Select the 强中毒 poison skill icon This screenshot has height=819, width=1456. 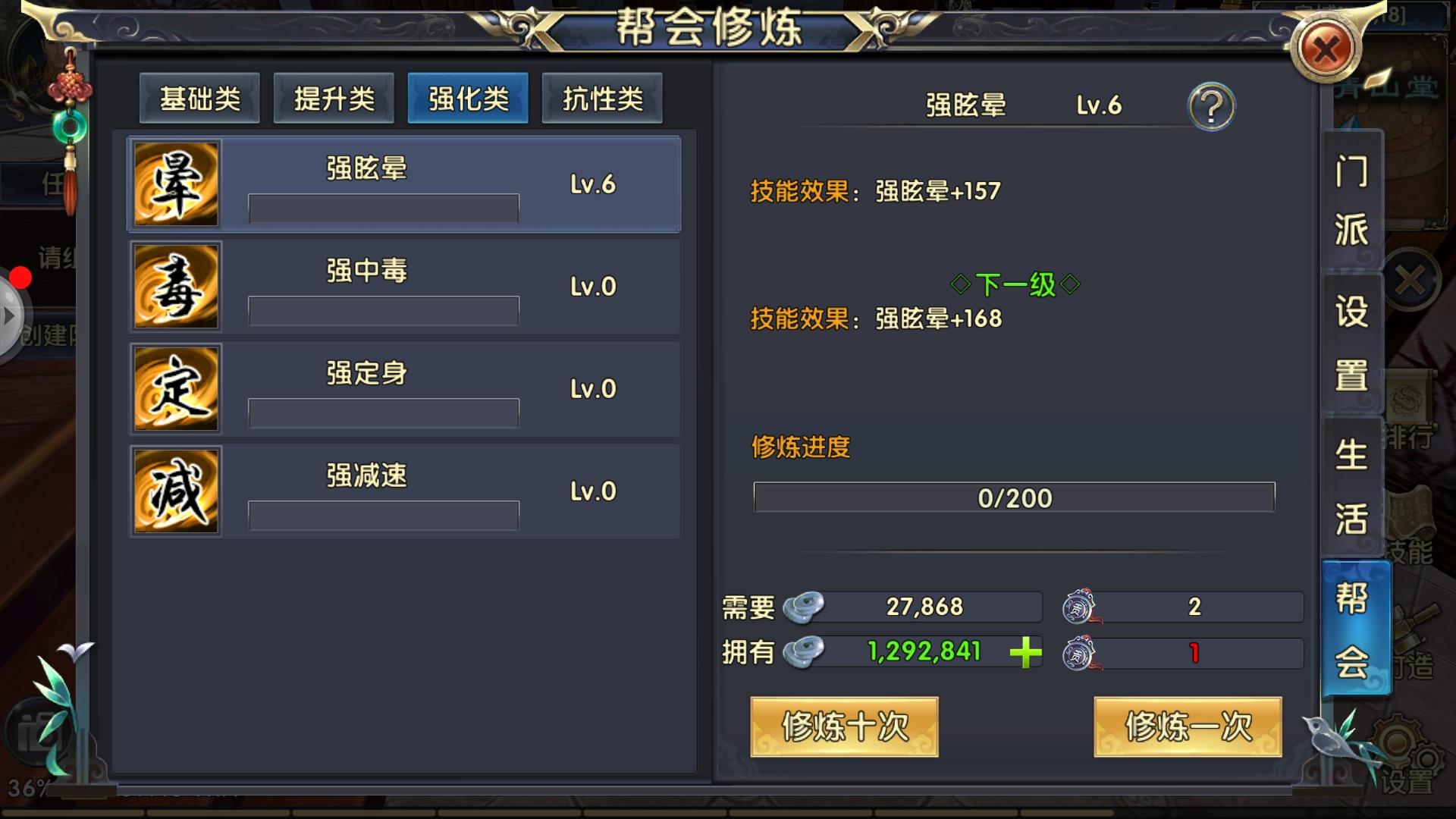pos(175,287)
